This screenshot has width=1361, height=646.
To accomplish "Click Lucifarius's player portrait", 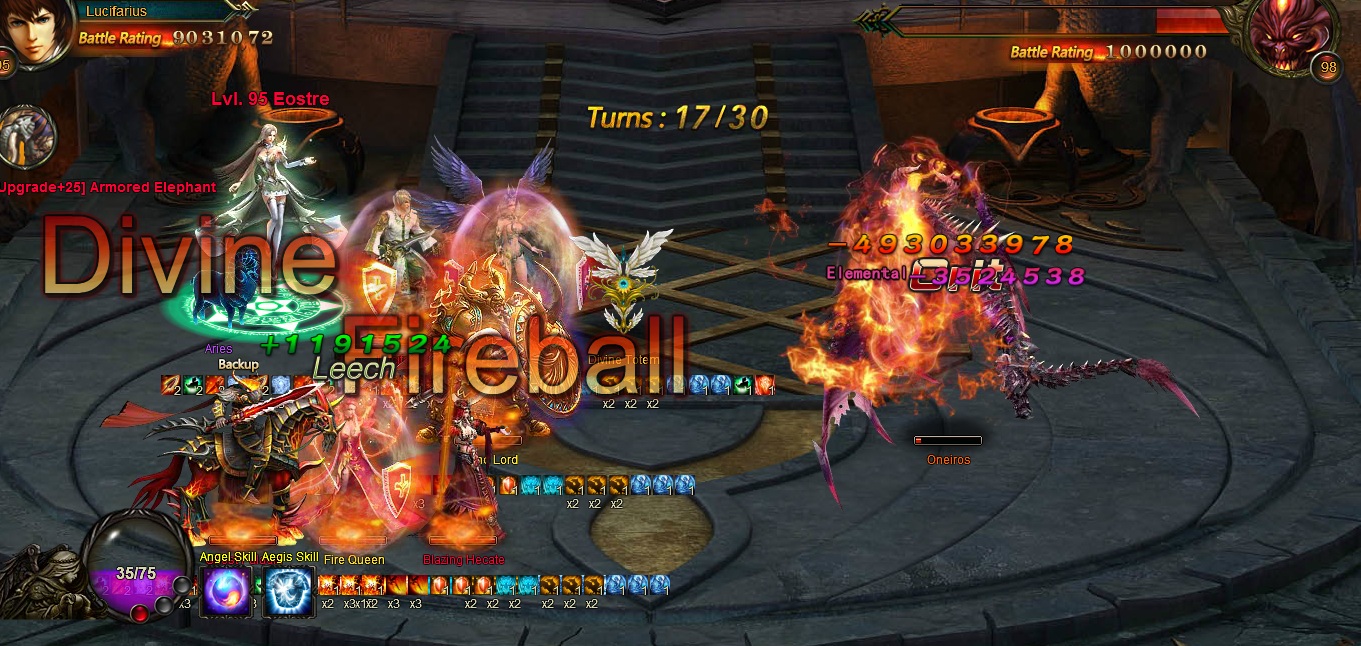I will [37, 32].
